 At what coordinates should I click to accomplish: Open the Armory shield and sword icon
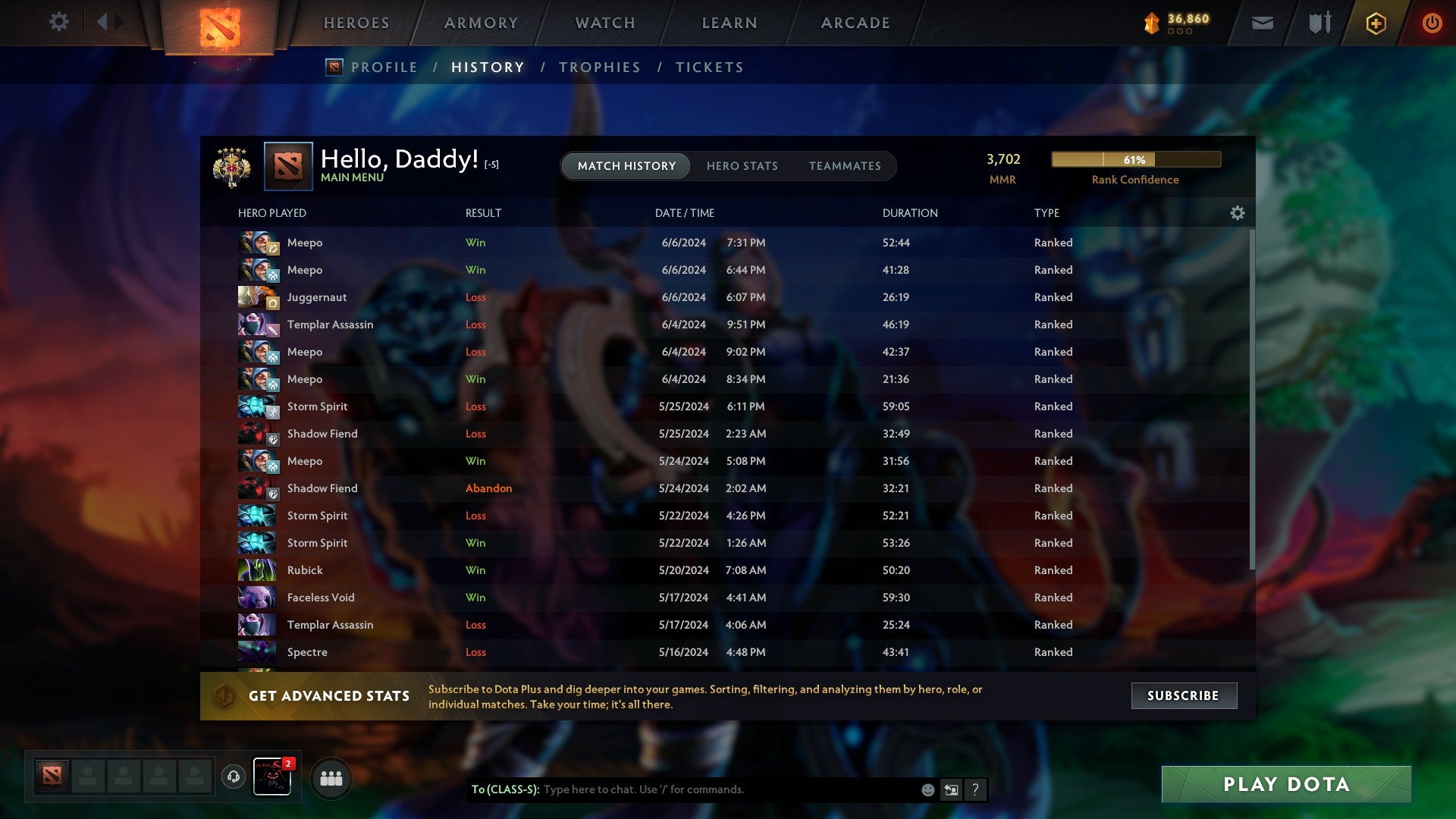1319,23
